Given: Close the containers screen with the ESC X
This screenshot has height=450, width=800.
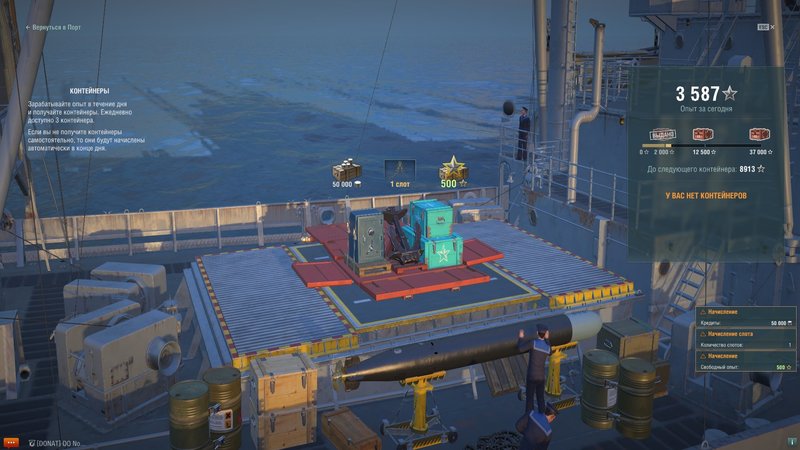Looking at the screenshot, I should [772, 30].
